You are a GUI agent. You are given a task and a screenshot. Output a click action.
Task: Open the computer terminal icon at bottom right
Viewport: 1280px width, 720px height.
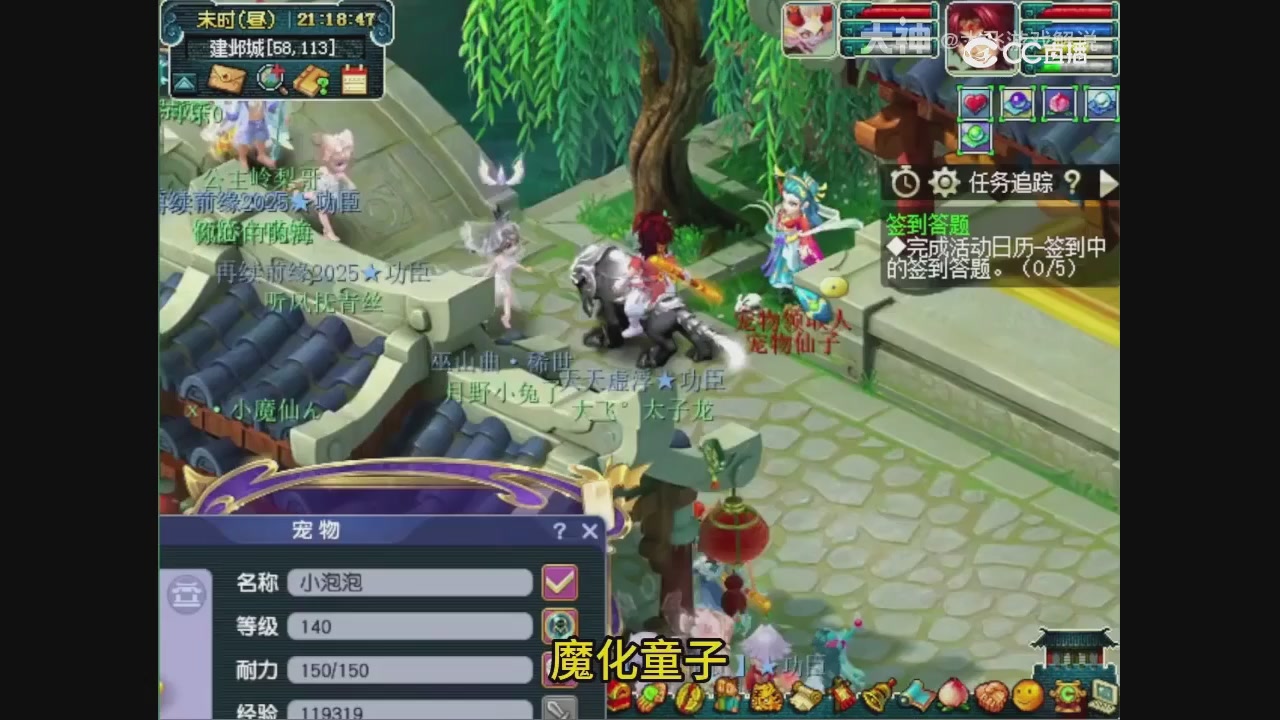pyautogui.click(x=1103, y=695)
